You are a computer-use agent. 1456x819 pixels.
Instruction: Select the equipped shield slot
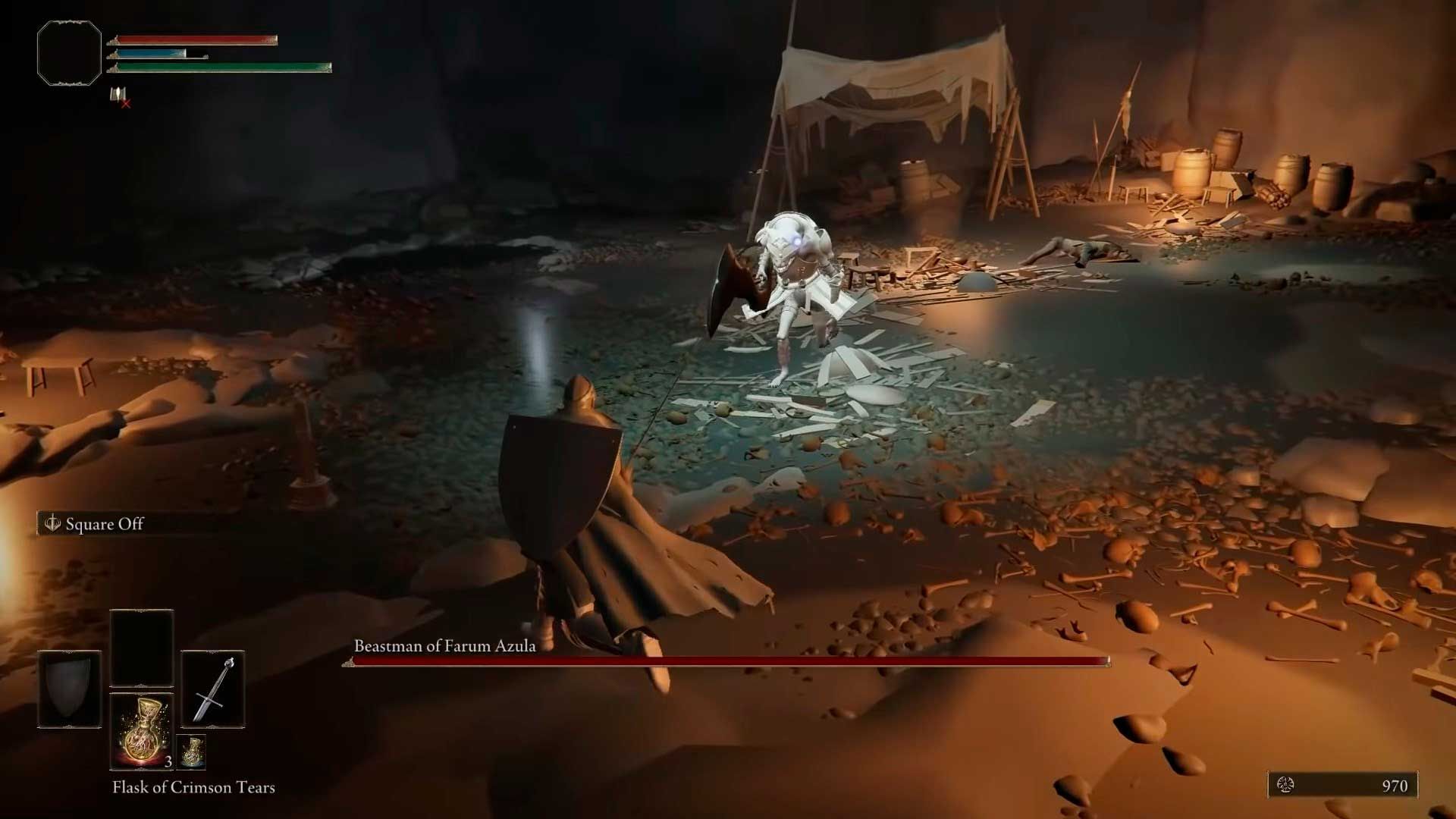point(70,689)
